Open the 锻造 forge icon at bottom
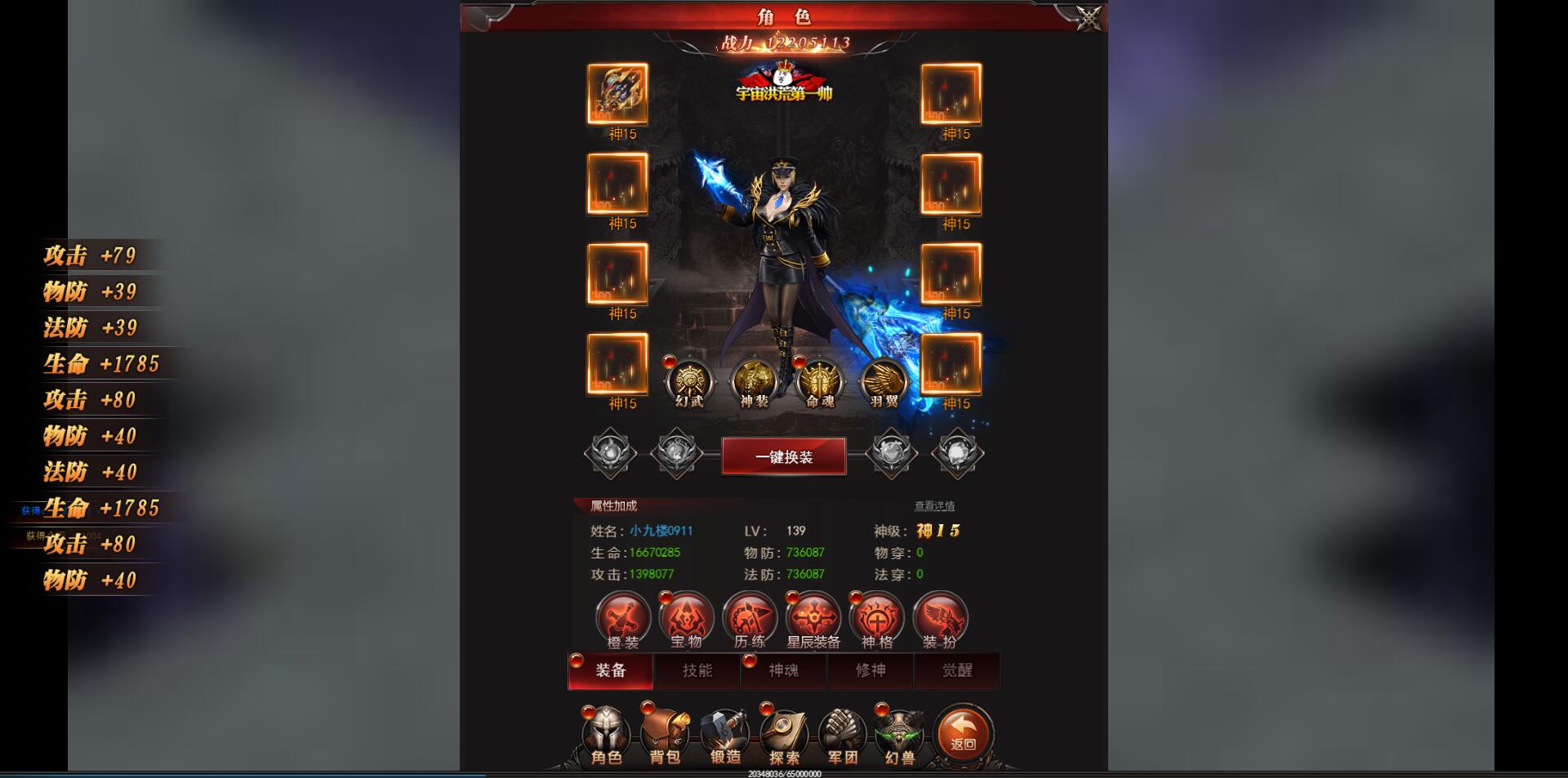This screenshot has height=778, width=1568. click(726, 735)
